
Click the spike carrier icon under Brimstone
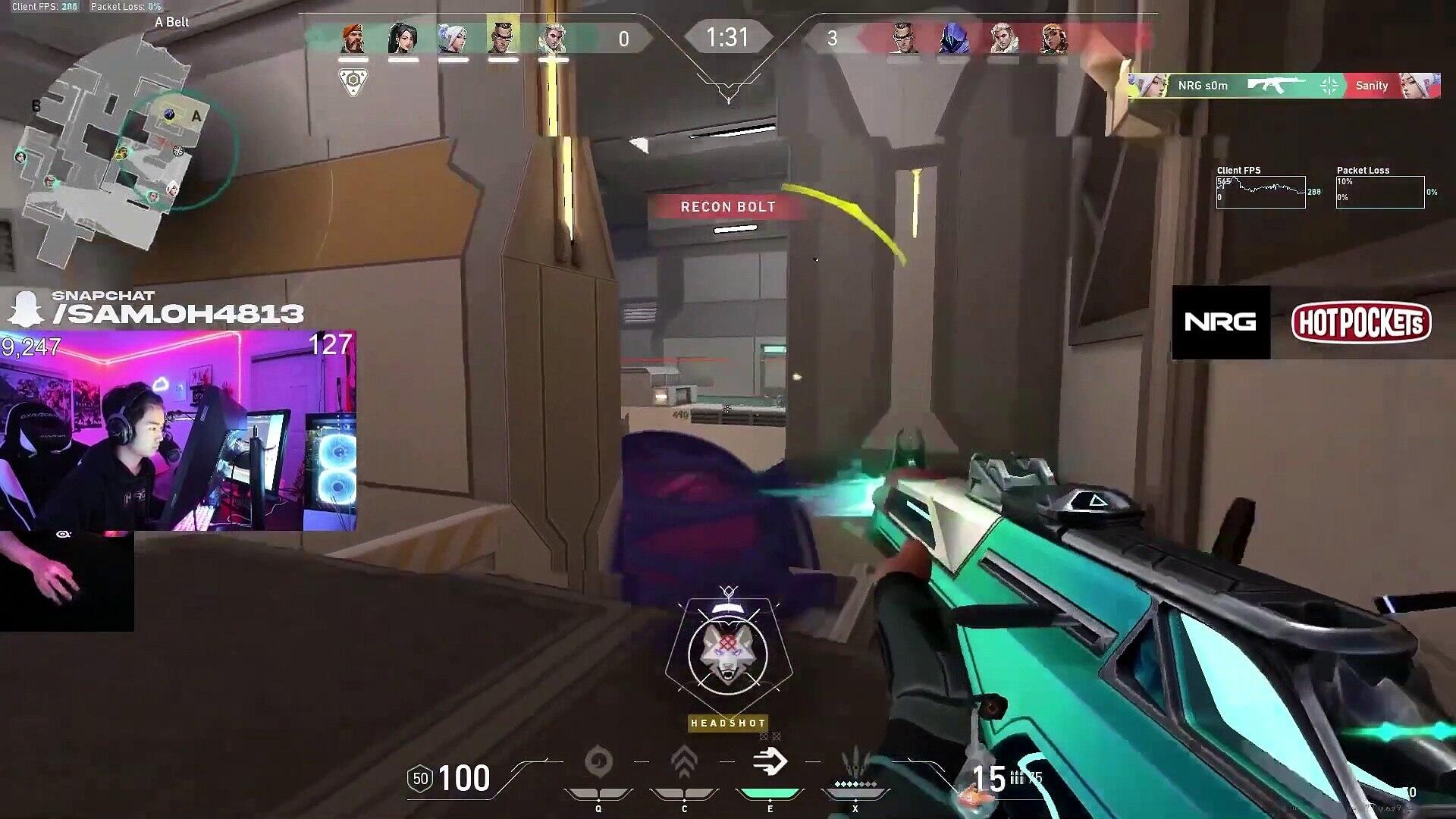[x=353, y=82]
